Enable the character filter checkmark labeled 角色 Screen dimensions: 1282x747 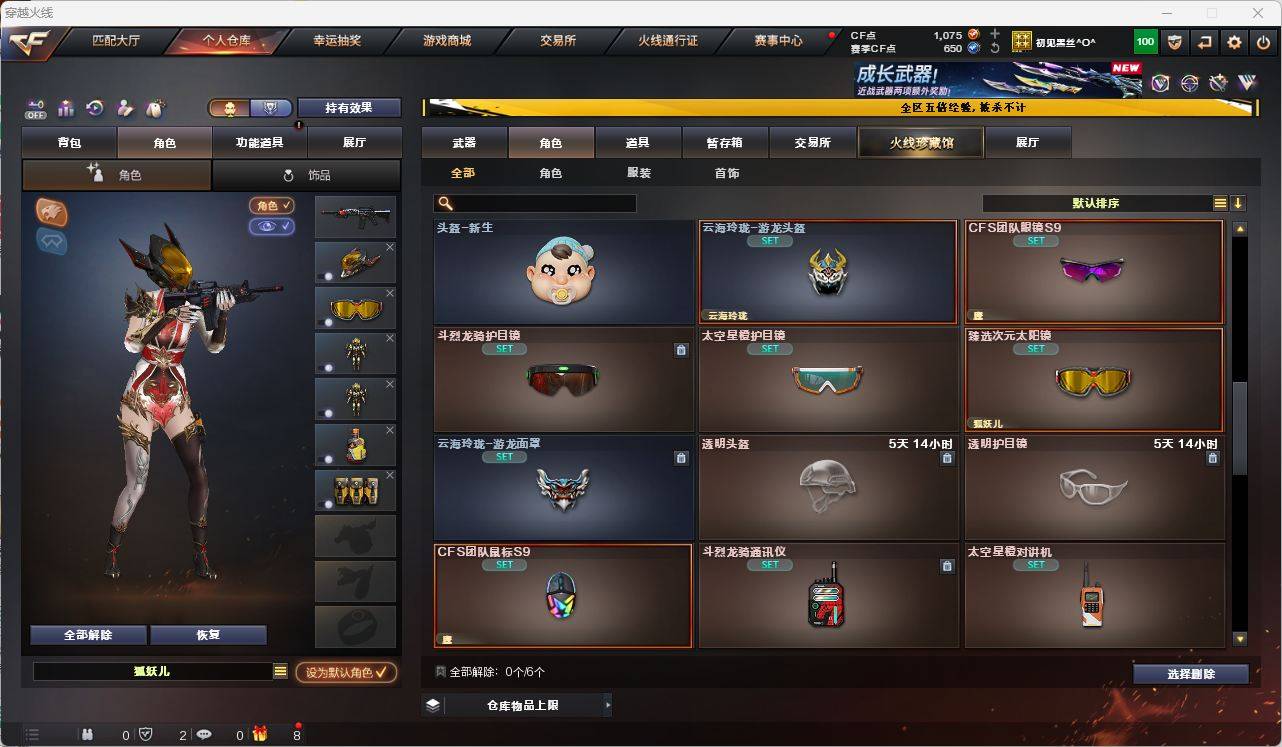point(272,206)
